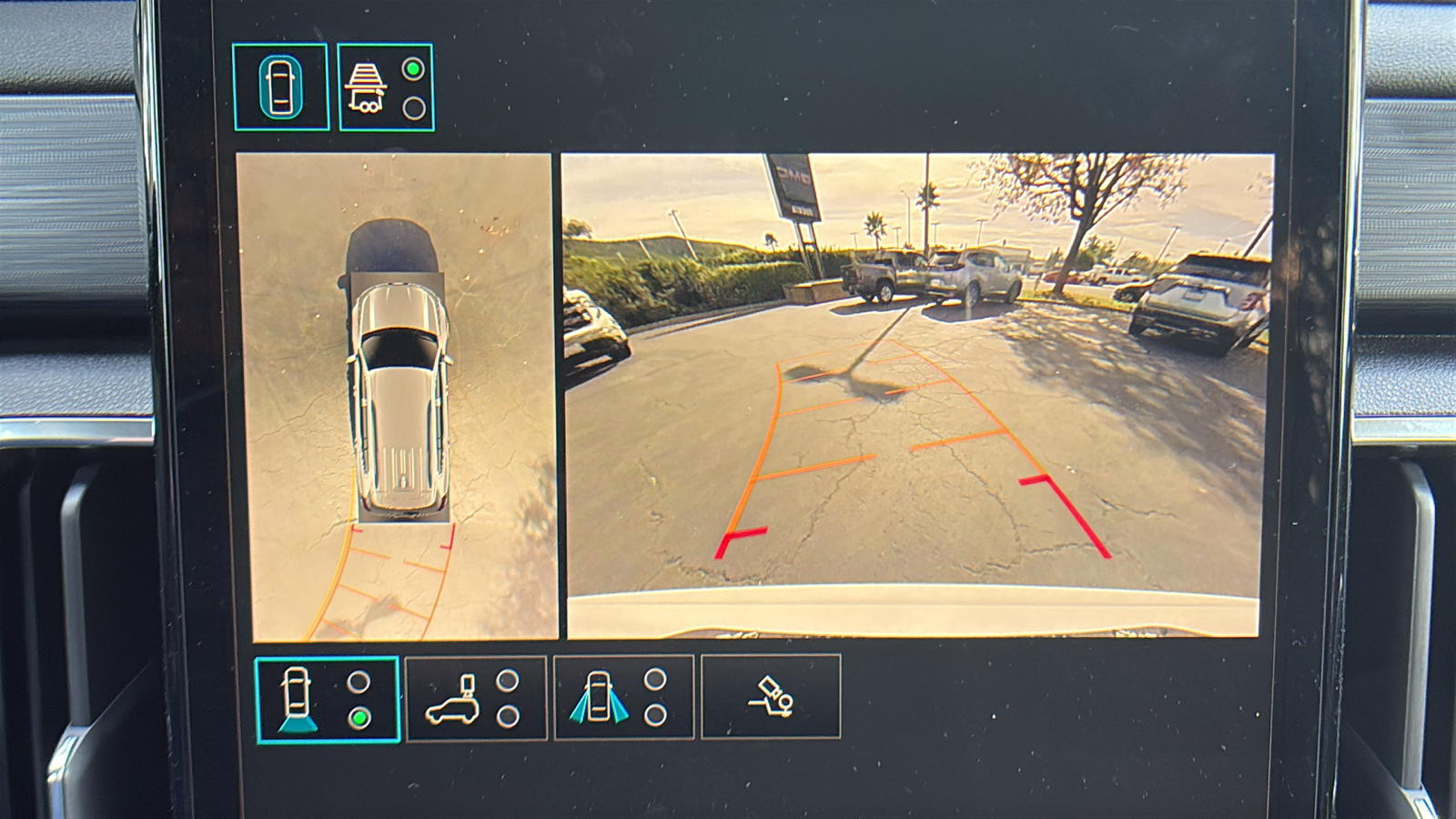Open the side profile vehicle camera view
The width and height of the screenshot is (1456, 819).
(475, 698)
